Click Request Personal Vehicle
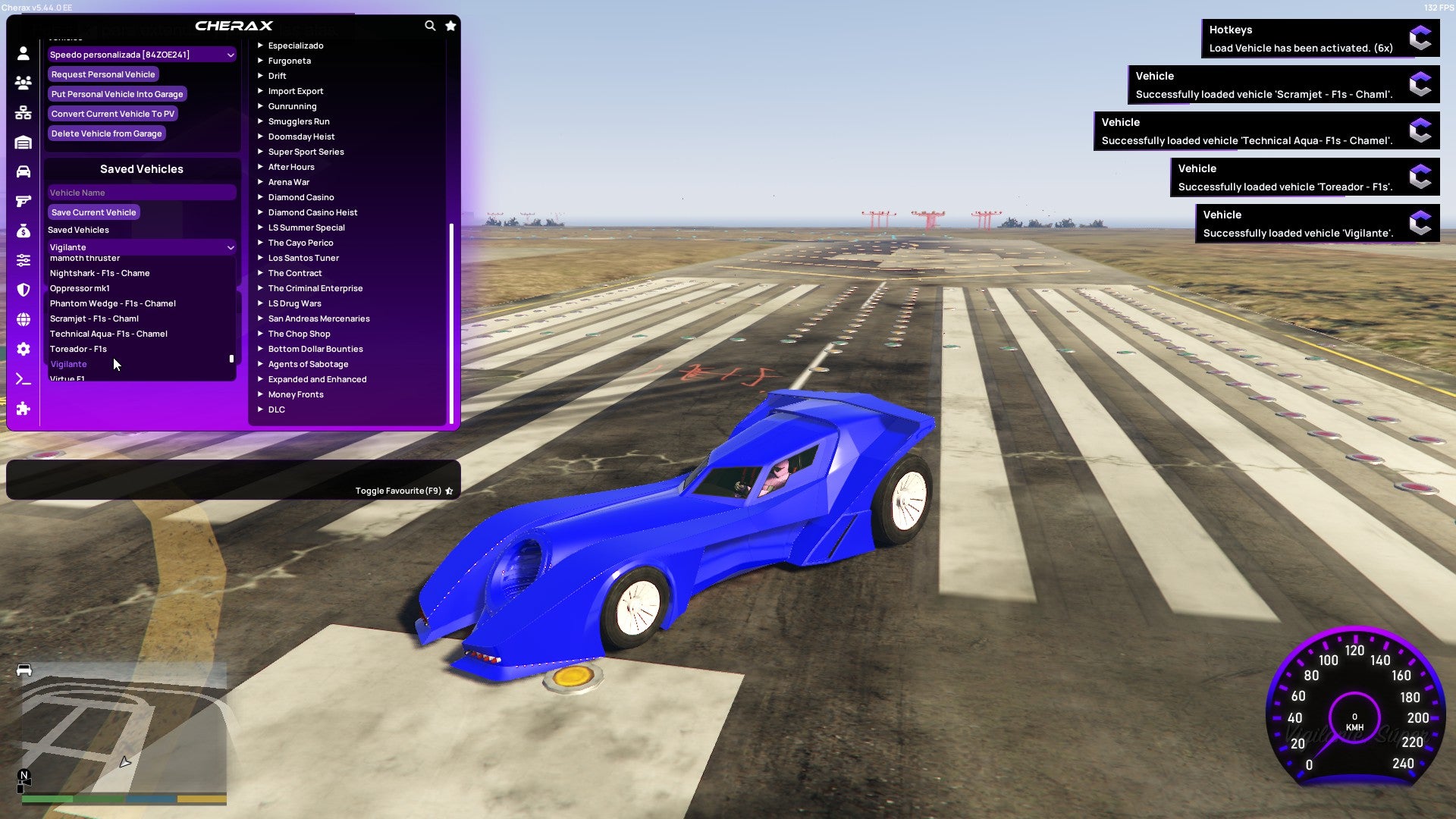Viewport: 1456px width, 819px height. pos(103,74)
